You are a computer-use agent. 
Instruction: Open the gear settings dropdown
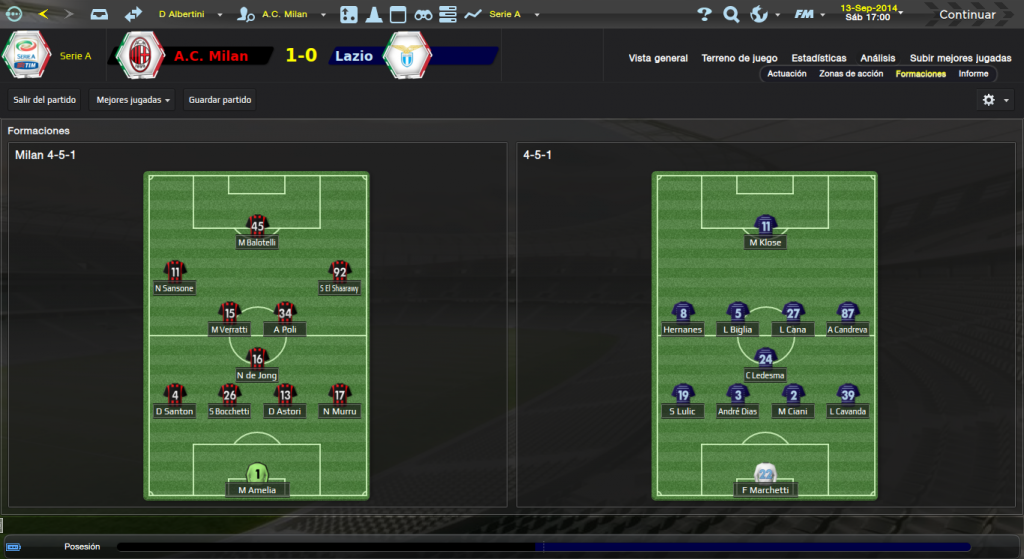[x=996, y=100]
